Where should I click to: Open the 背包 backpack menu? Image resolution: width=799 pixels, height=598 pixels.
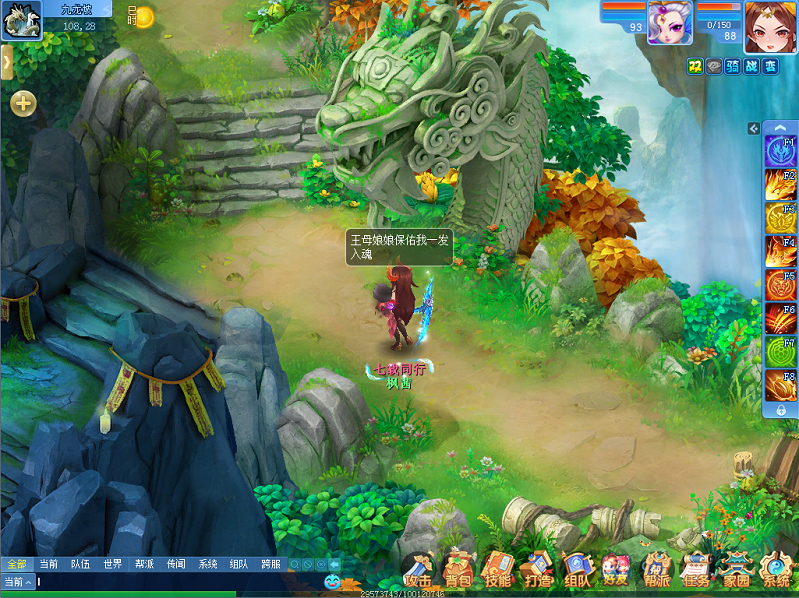click(x=459, y=569)
